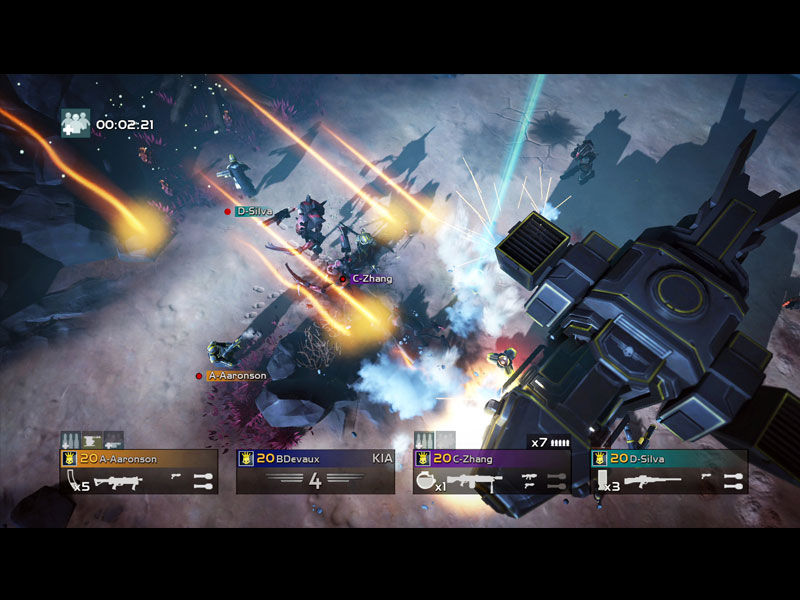Image resolution: width=800 pixels, height=600 pixels.
Task: Click D-Silva's long rifle weapon icon
Action: [652, 483]
